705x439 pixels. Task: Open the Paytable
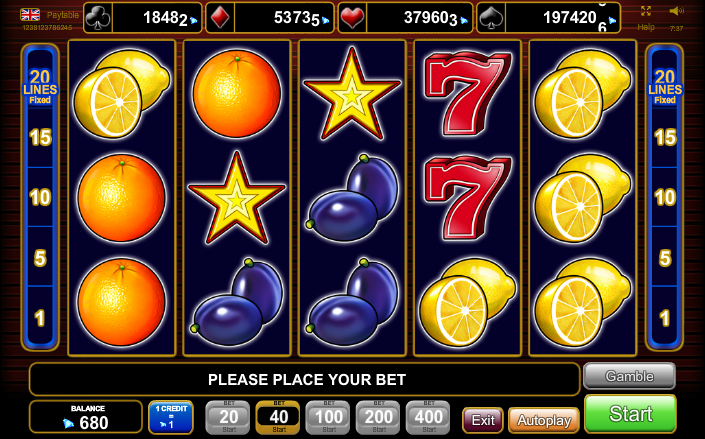pos(63,15)
